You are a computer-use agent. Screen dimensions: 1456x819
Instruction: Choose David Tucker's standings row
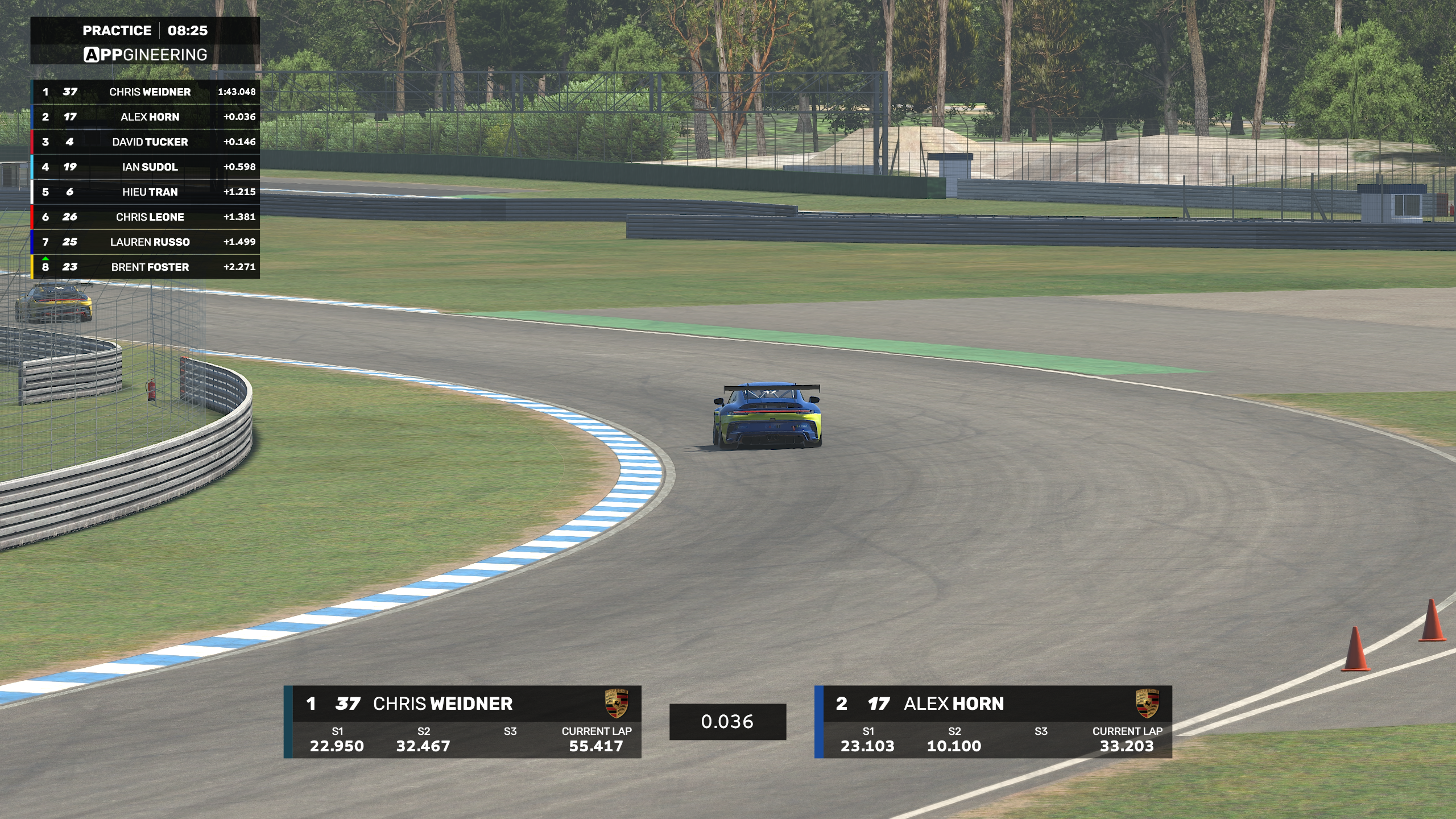coord(150,142)
